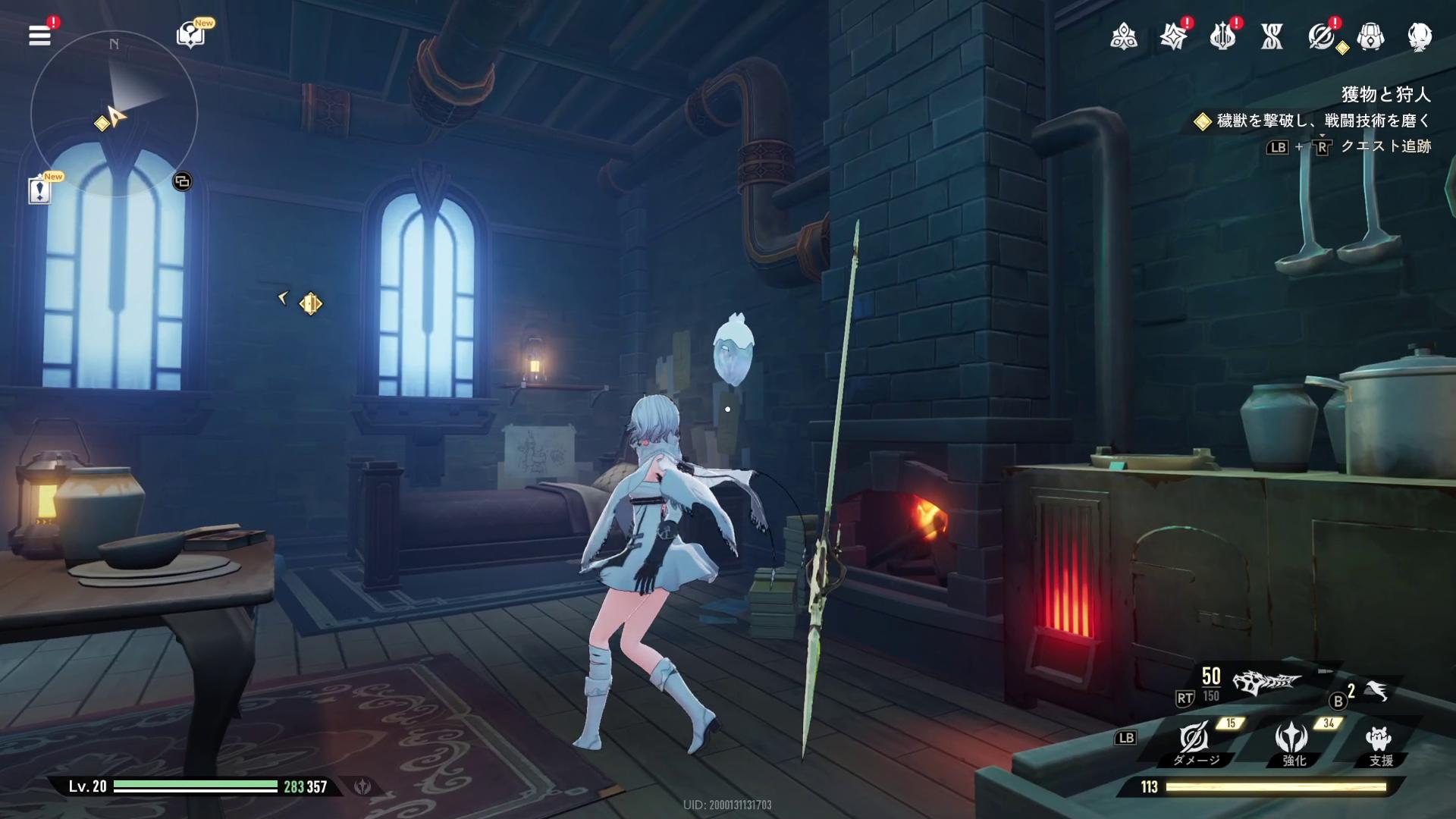Open the backpack inventory icon

[x=1370, y=36]
